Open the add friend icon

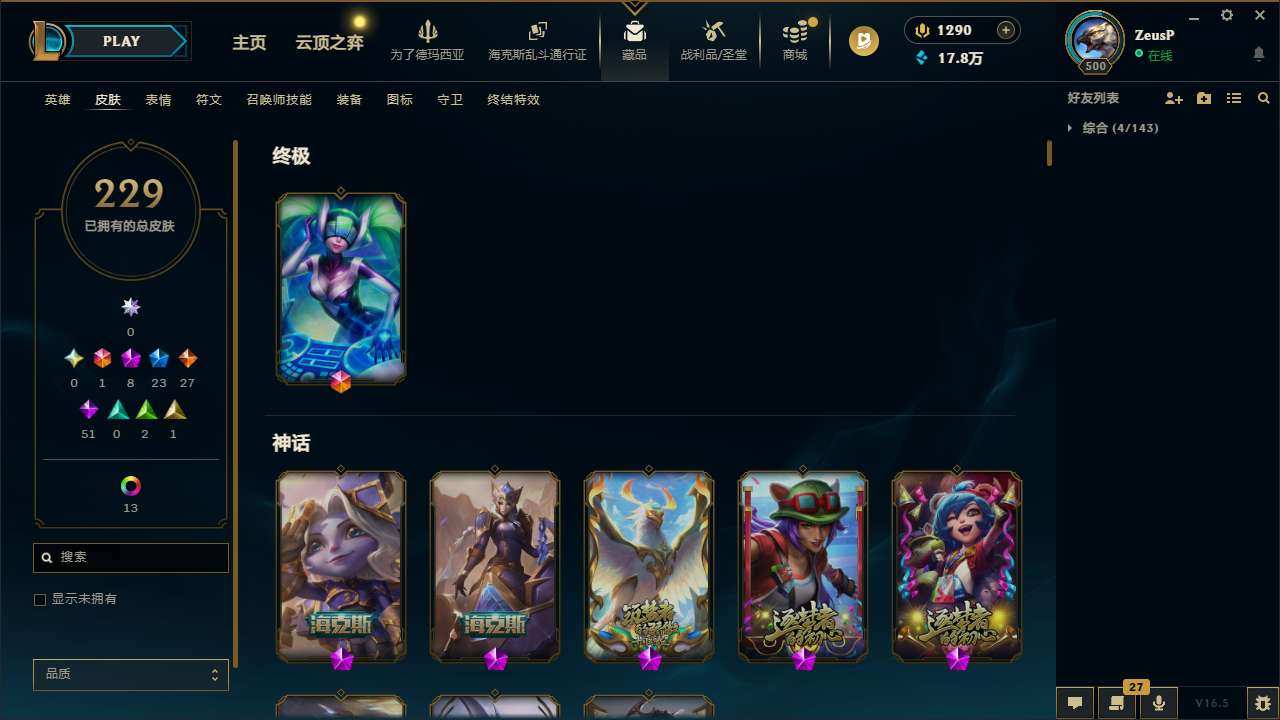click(1174, 98)
